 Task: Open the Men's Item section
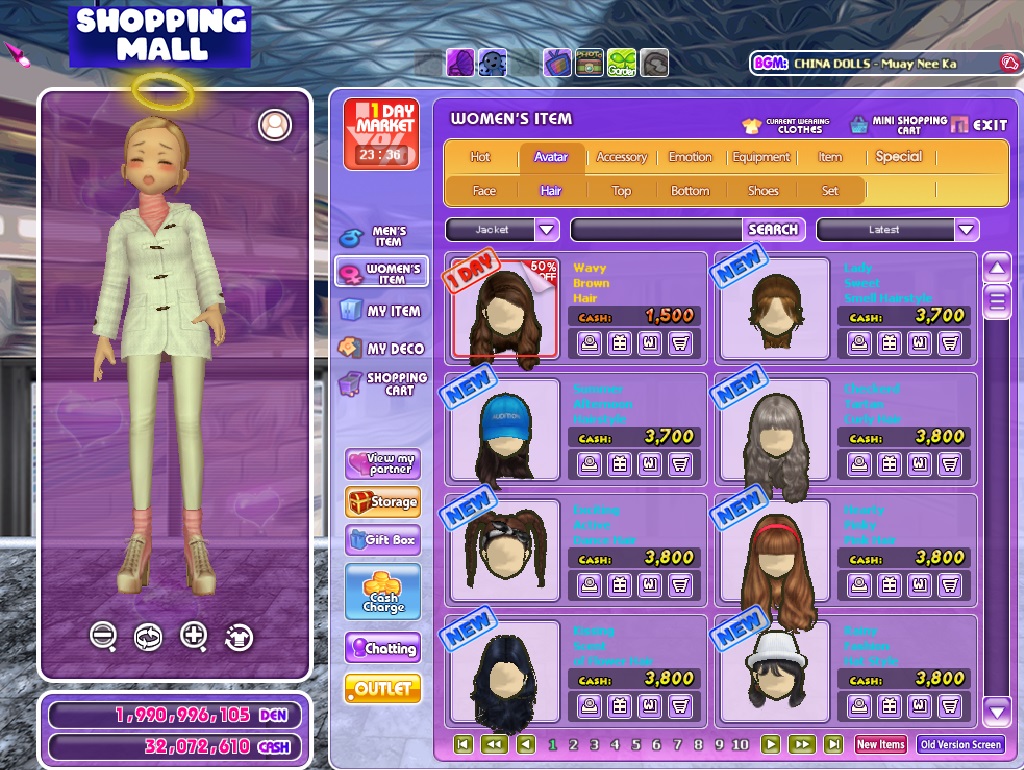pos(381,237)
